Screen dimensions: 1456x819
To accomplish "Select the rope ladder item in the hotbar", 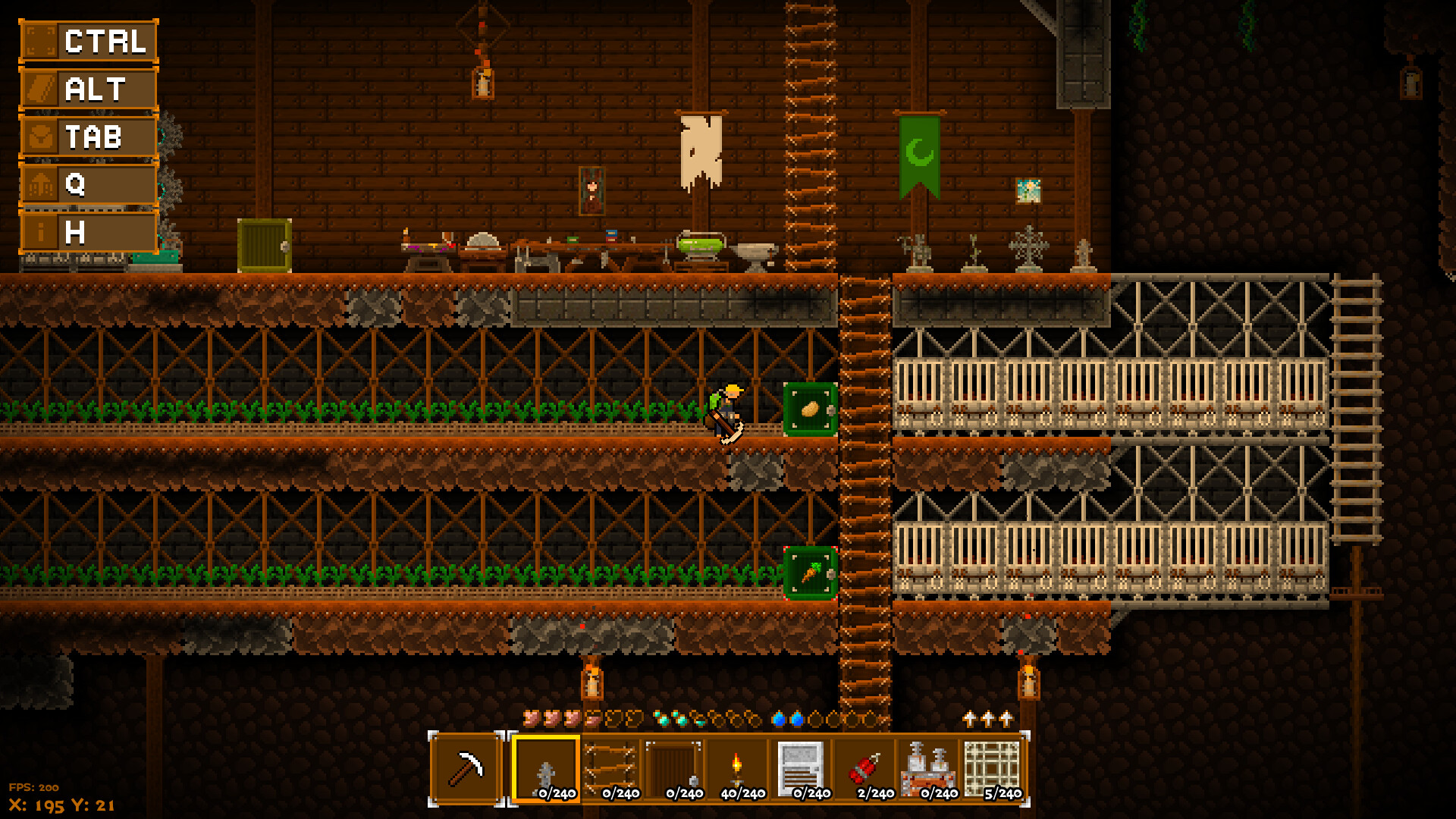I will (x=610, y=766).
